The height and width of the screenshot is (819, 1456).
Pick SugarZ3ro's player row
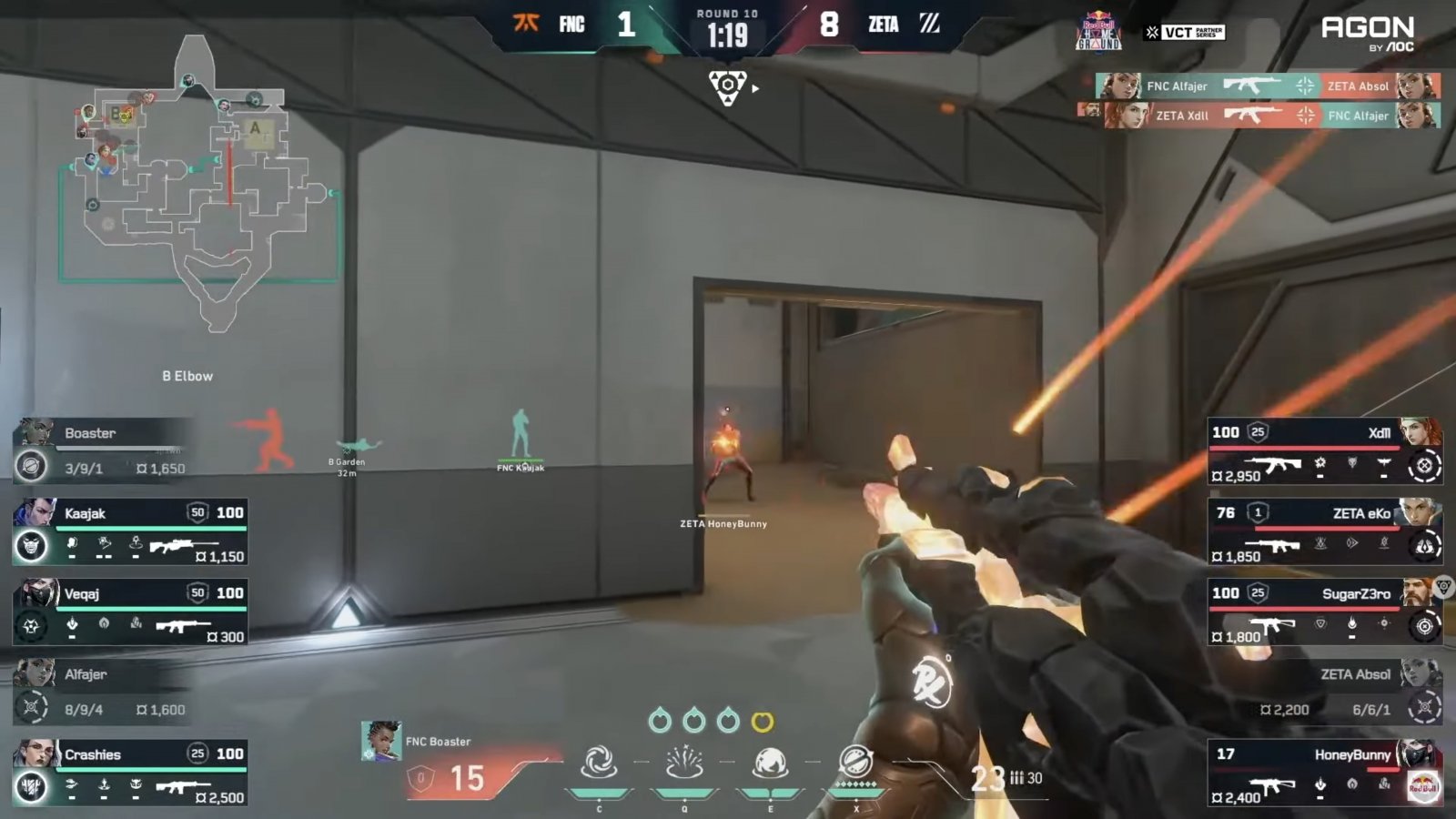coord(1325,612)
